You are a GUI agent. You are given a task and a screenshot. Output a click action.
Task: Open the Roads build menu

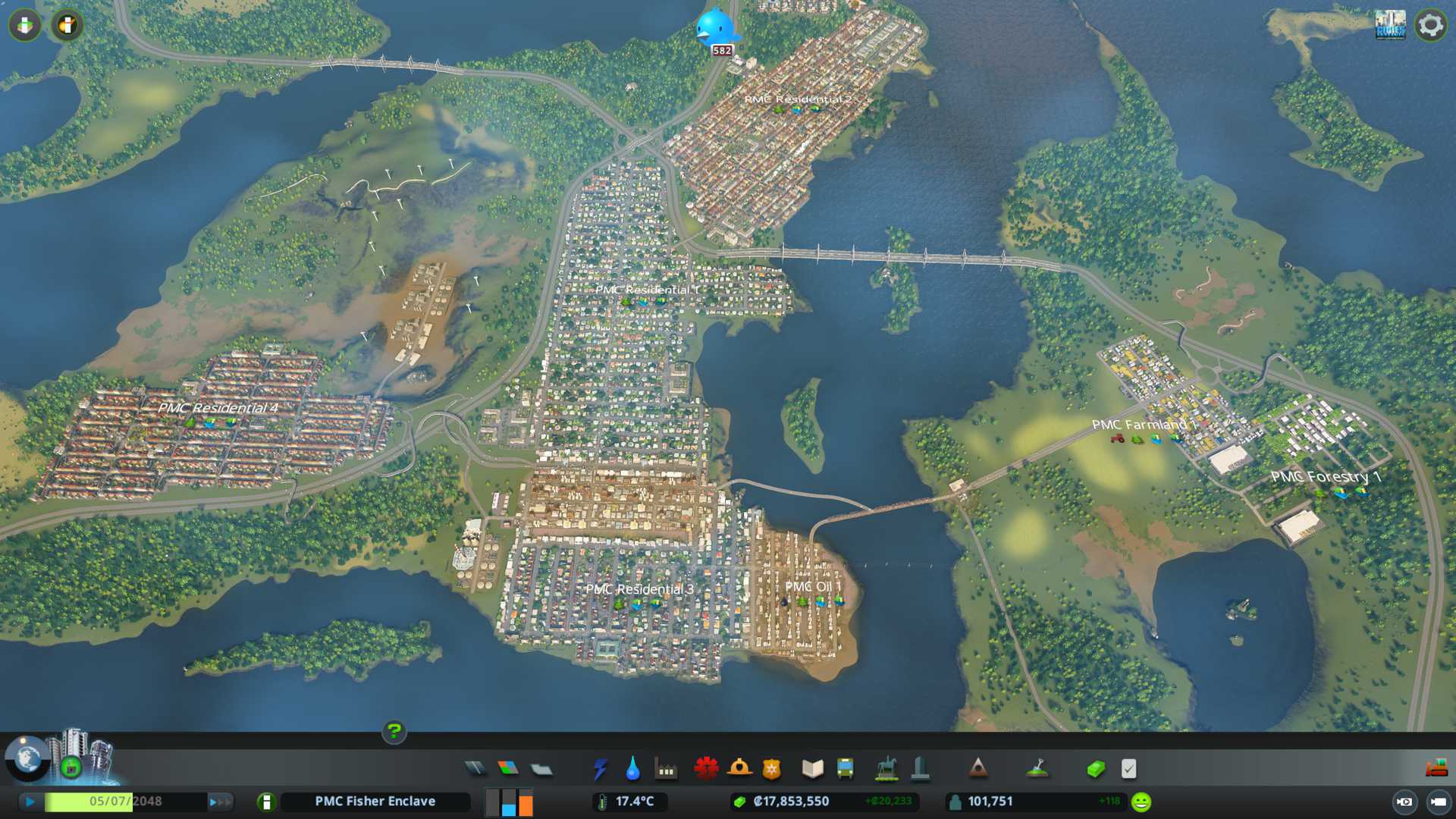[x=475, y=769]
